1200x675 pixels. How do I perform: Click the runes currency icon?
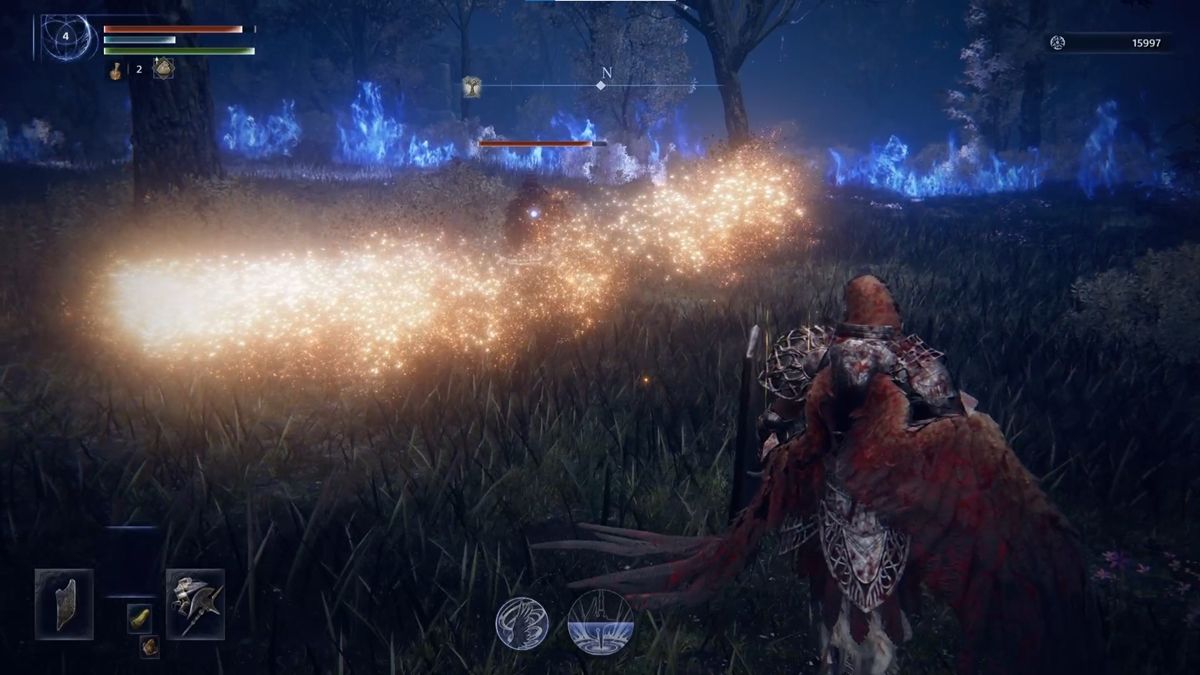(x=1057, y=42)
